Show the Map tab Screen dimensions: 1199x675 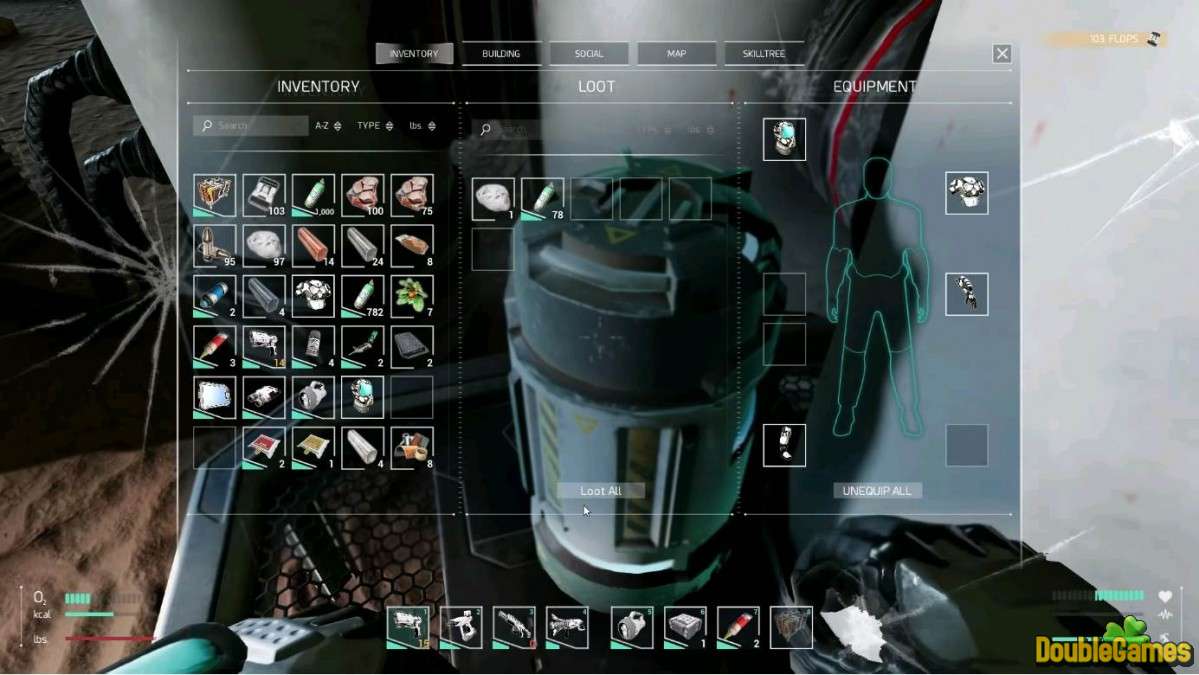click(x=676, y=54)
